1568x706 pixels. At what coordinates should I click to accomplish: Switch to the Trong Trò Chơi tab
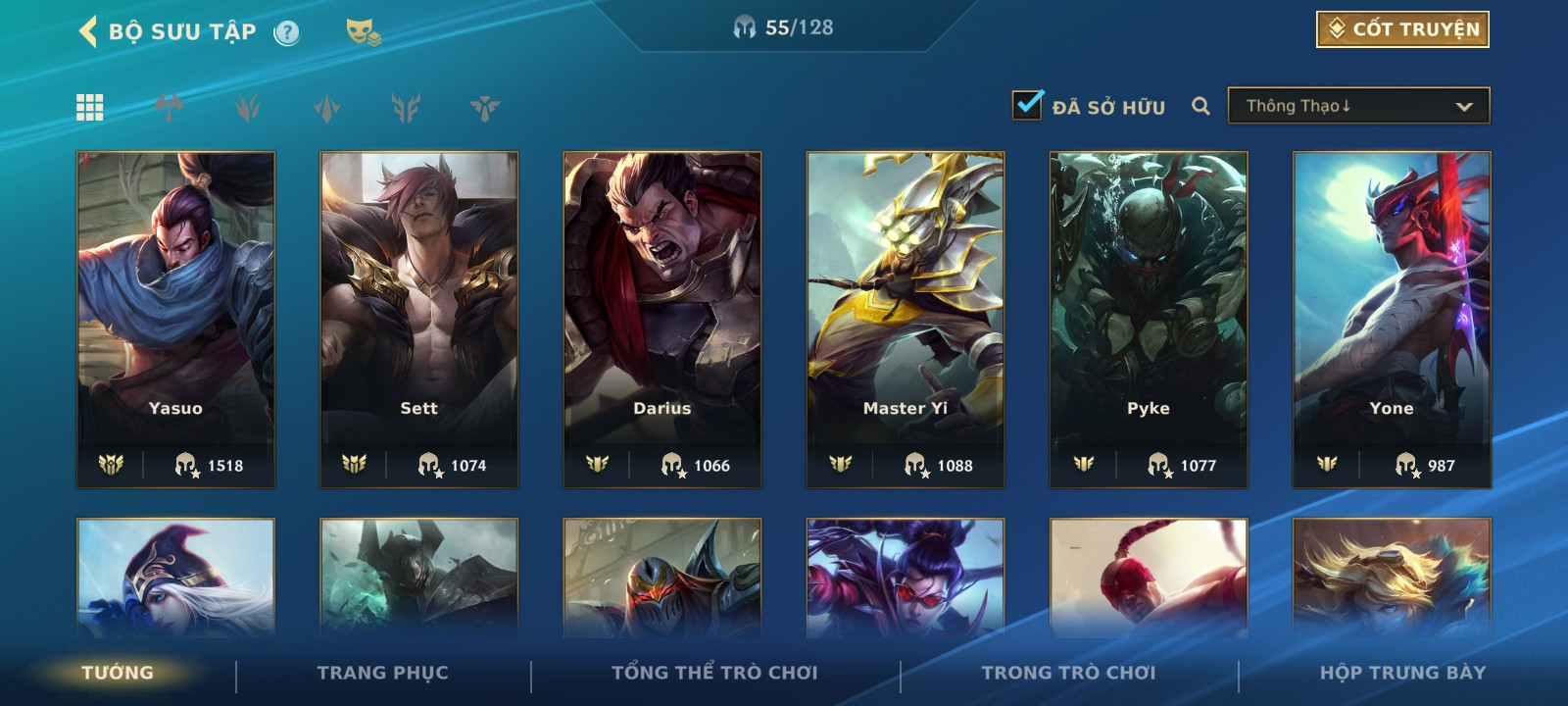[1068, 673]
